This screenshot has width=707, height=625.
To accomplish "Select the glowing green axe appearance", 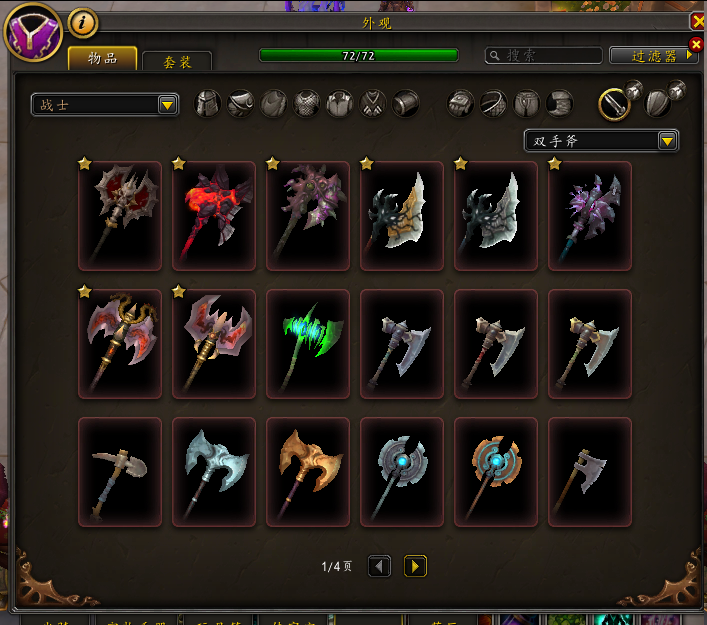I will point(308,344).
